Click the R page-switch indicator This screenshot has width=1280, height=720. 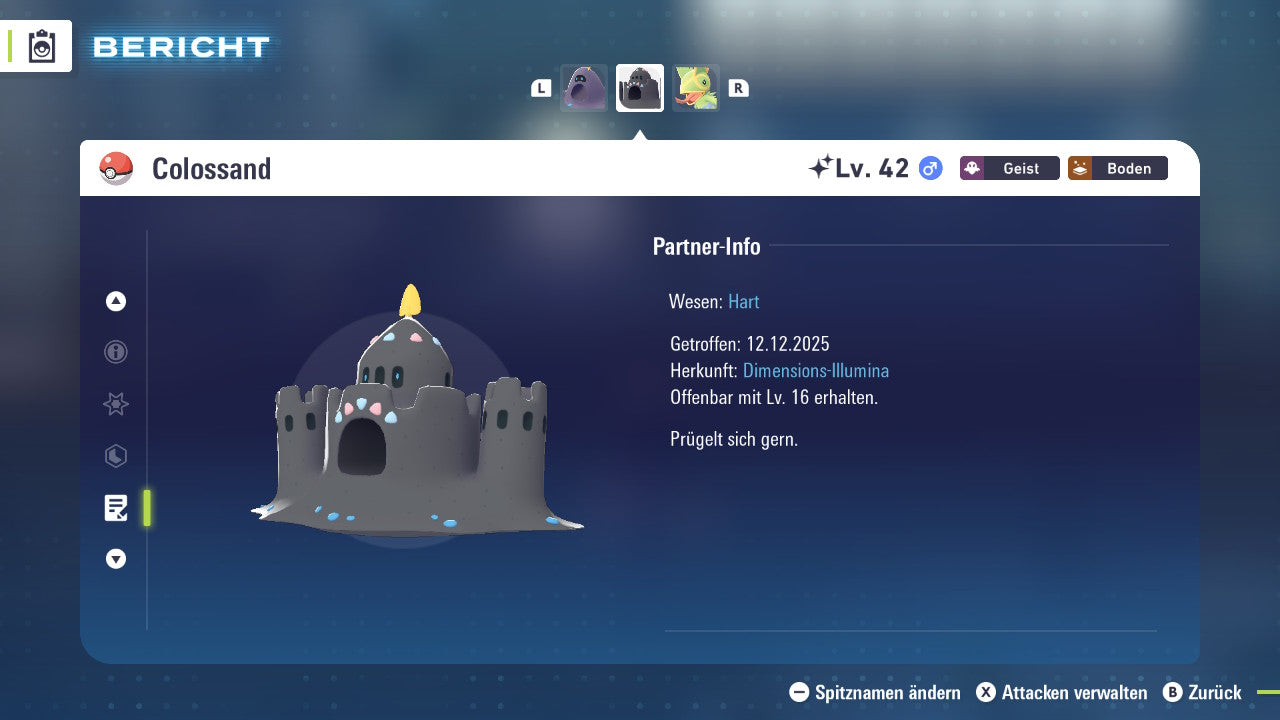point(738,88)
